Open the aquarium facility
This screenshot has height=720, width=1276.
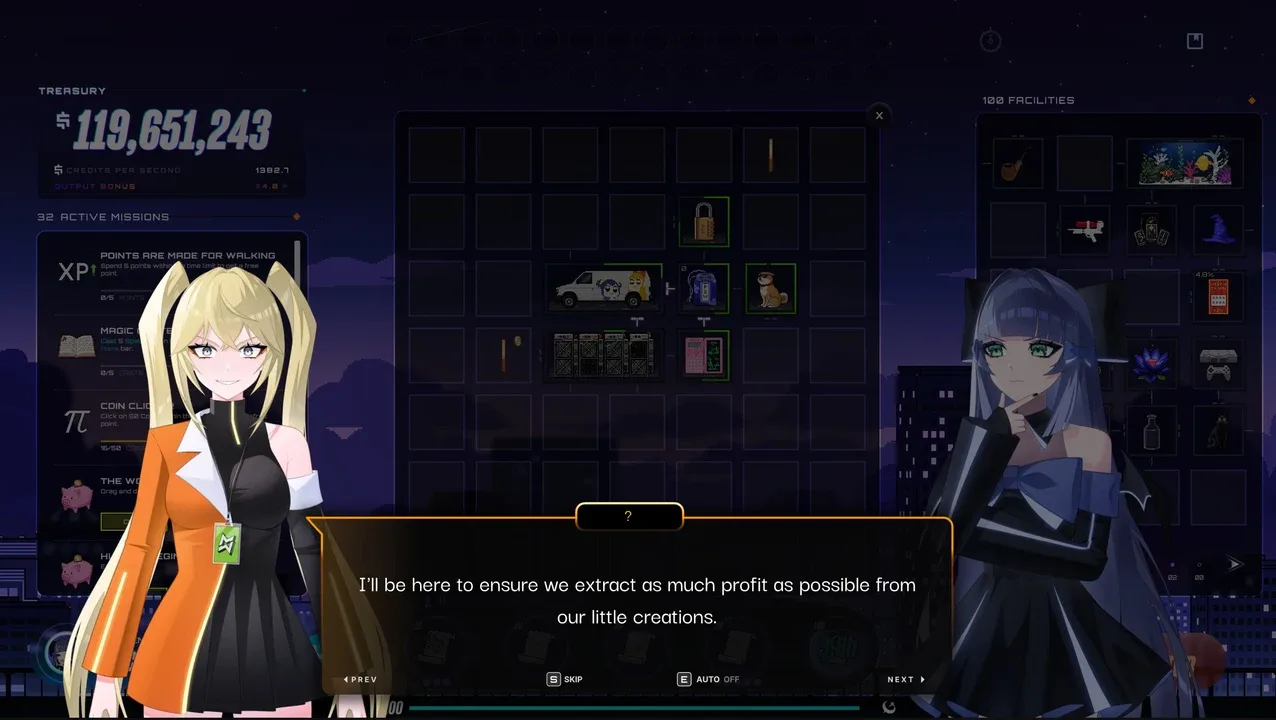[x=1184, y=163]
